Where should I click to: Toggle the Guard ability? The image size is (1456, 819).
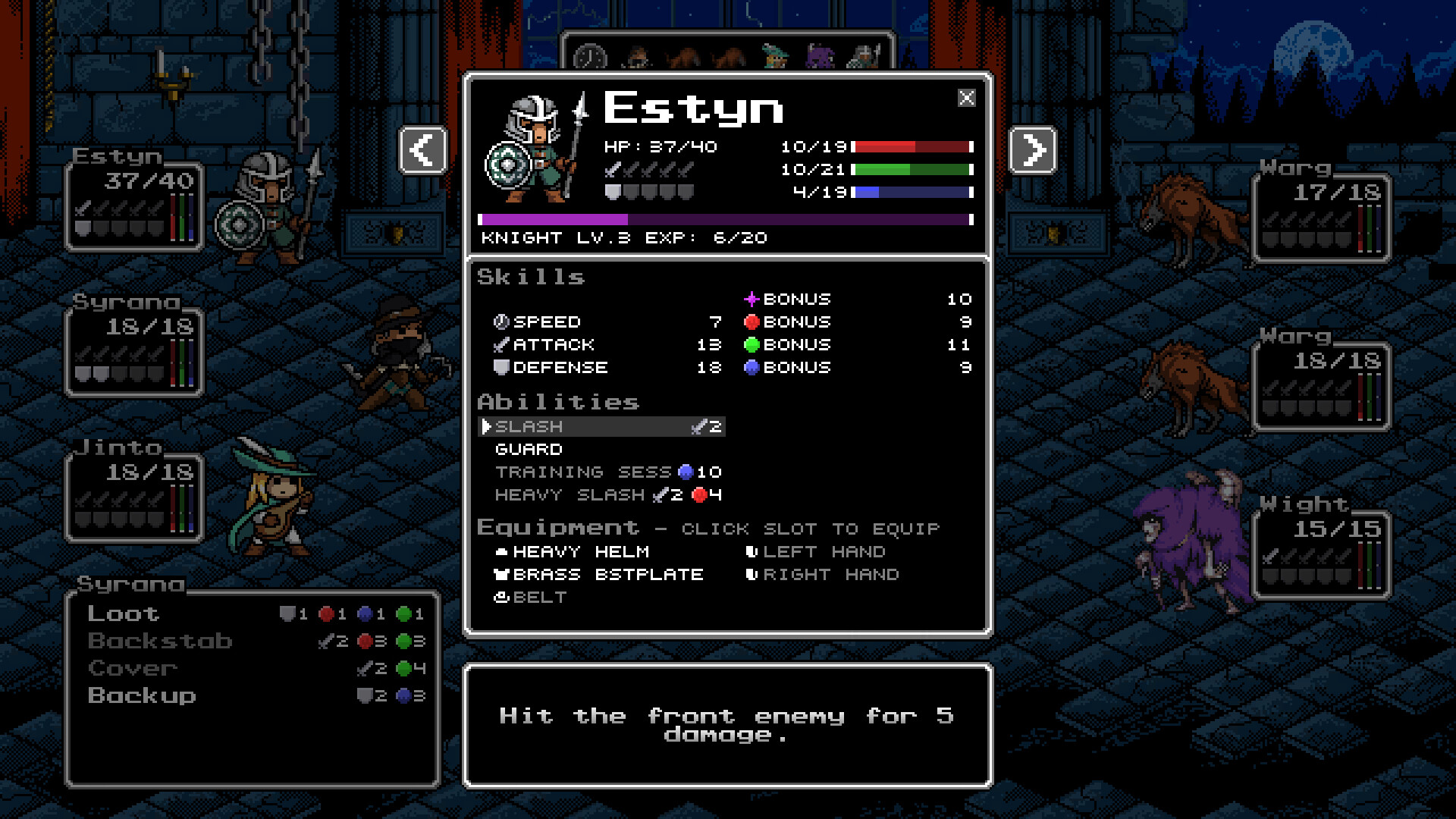coord(529,449)
